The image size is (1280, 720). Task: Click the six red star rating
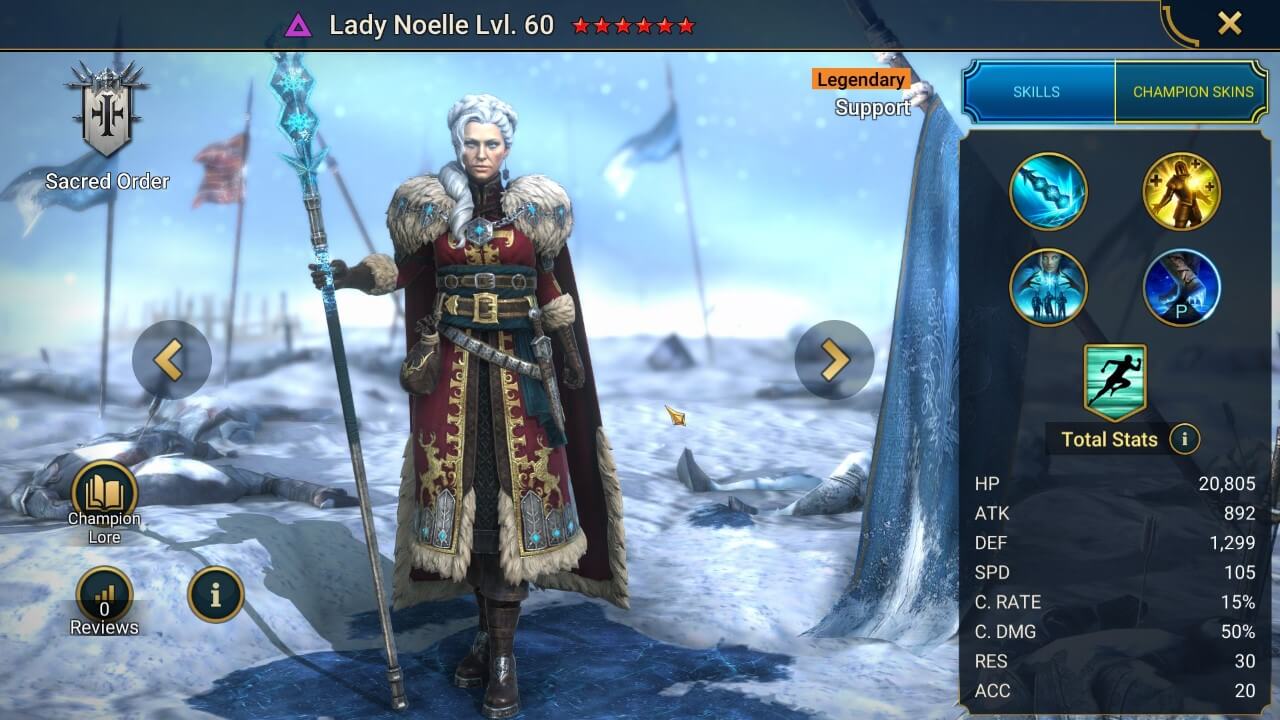[632, 28]
